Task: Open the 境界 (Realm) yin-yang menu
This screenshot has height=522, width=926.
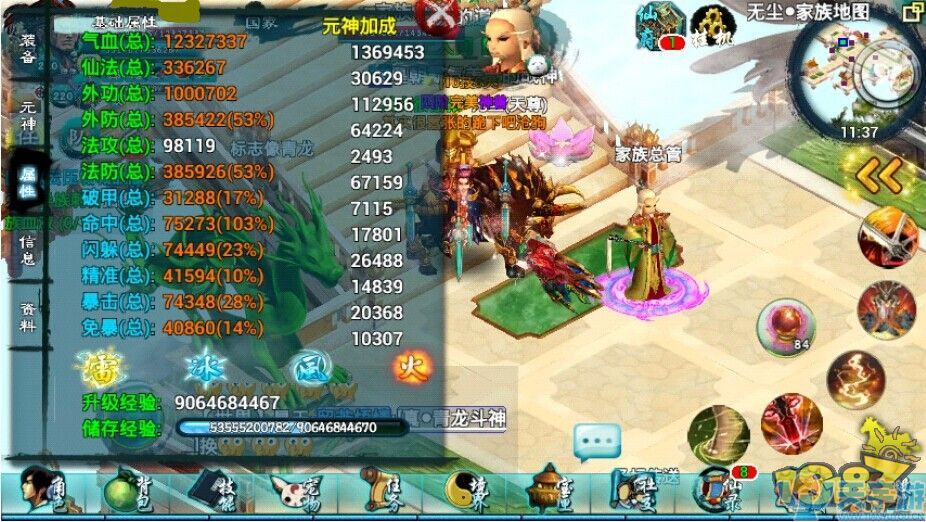Action: point(465,491)
